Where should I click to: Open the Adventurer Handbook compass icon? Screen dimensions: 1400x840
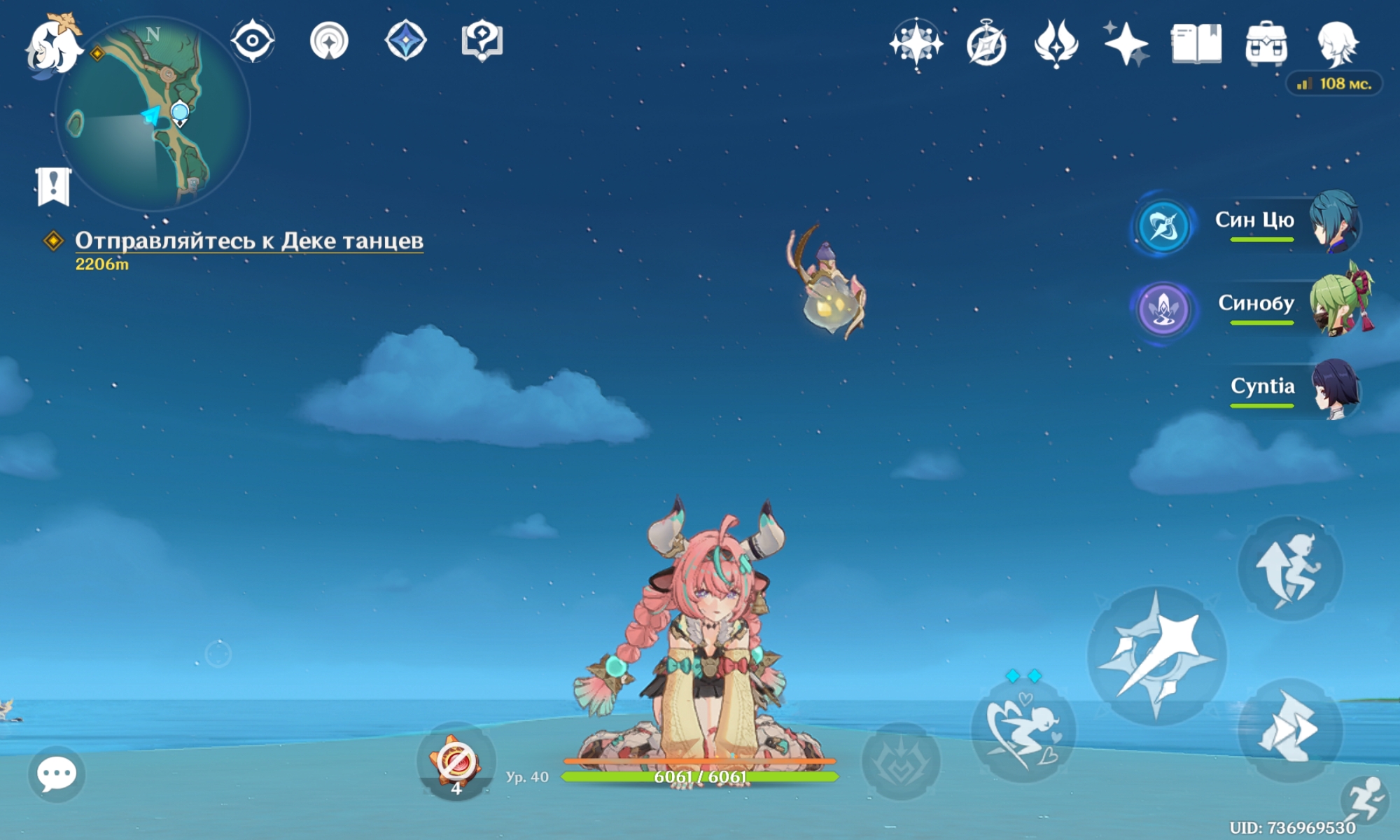(x=986, y=45)
